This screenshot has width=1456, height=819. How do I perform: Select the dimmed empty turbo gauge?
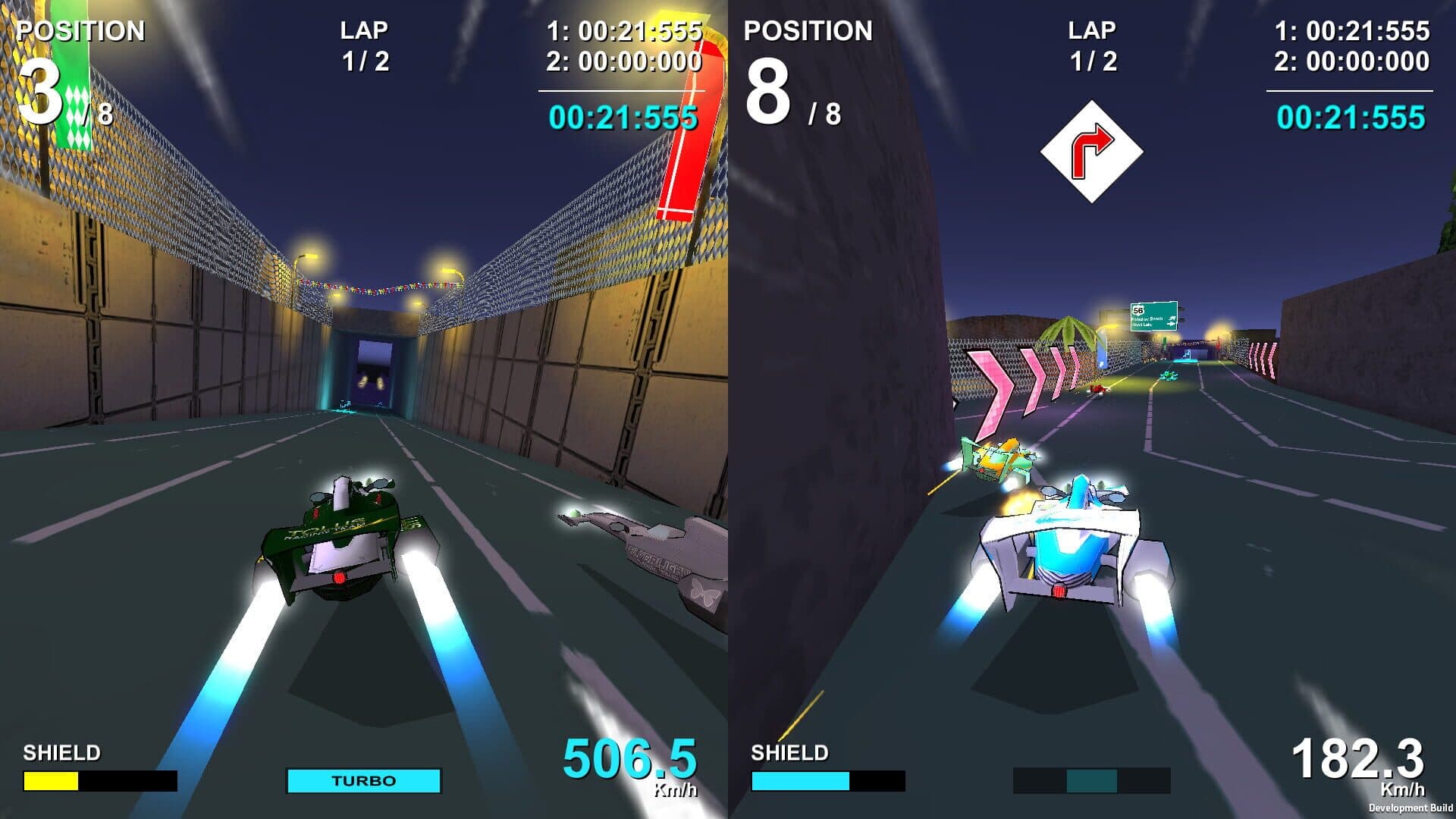tap(1091, 780)
